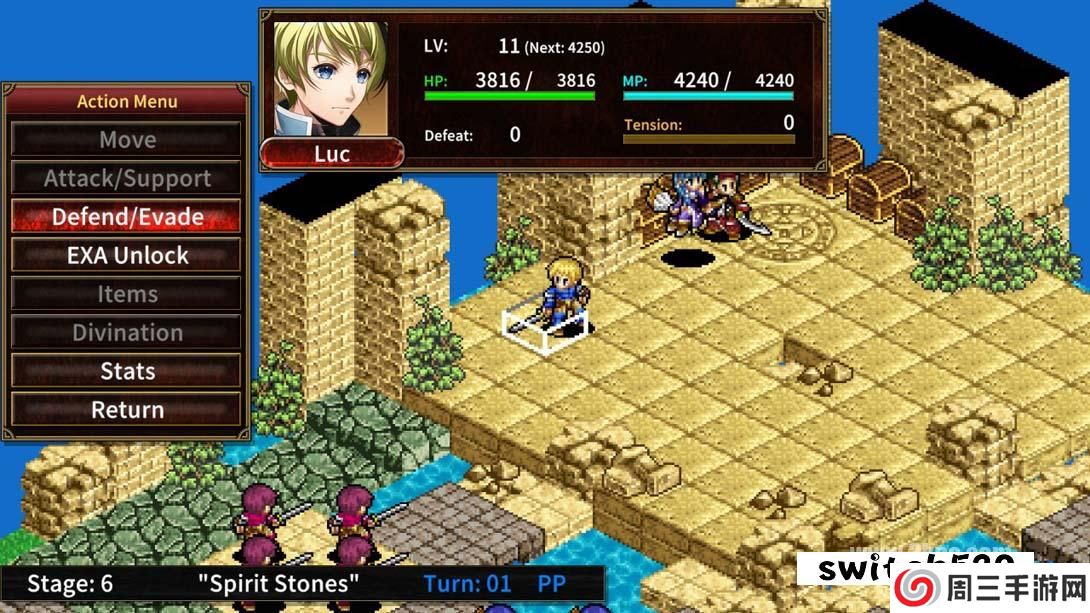Select the highlighted Defend/Evade option
Image resolution: width=1090 pixels, height=613 pixels.
[x=127, y=217]
